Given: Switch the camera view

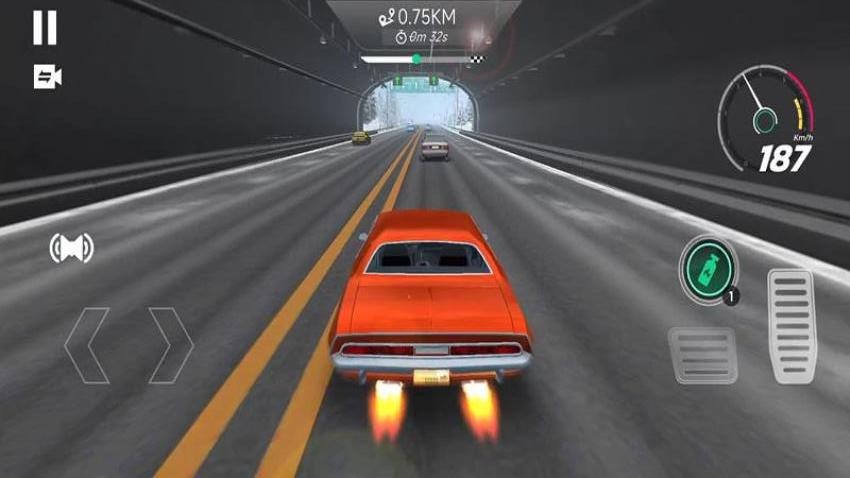Looking at the screenshot, I should tap(47, 77).
